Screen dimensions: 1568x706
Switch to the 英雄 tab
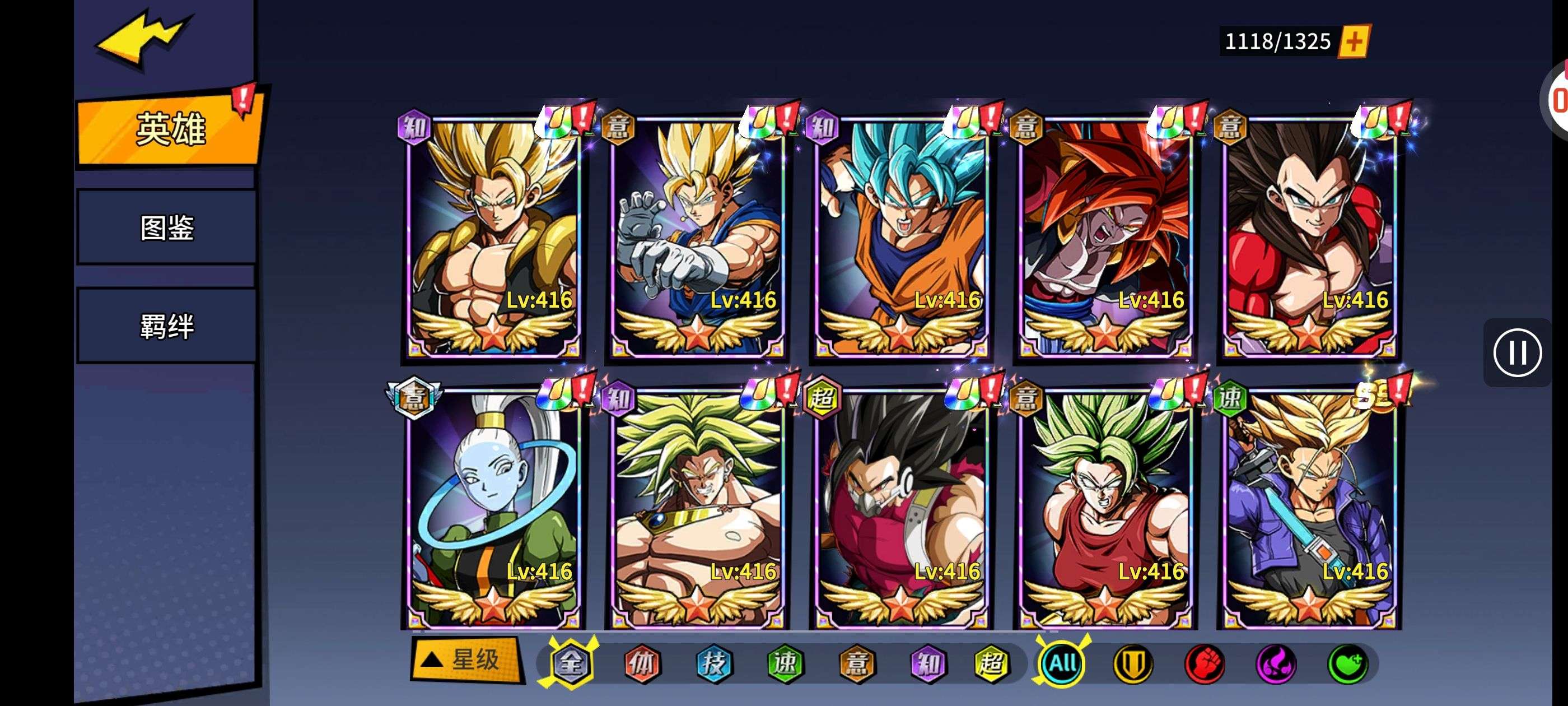click(170, 129)
